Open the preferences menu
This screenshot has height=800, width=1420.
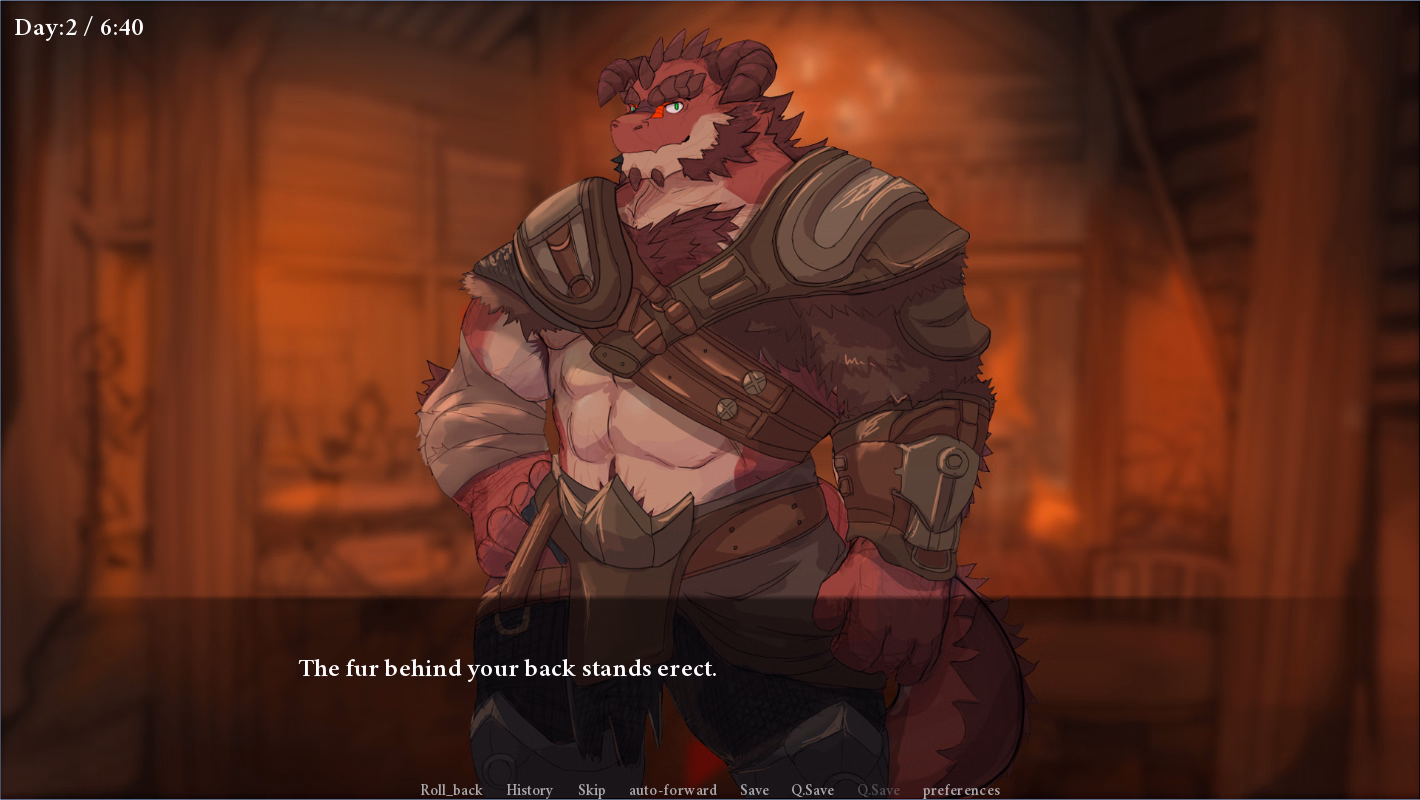point(961,790)
